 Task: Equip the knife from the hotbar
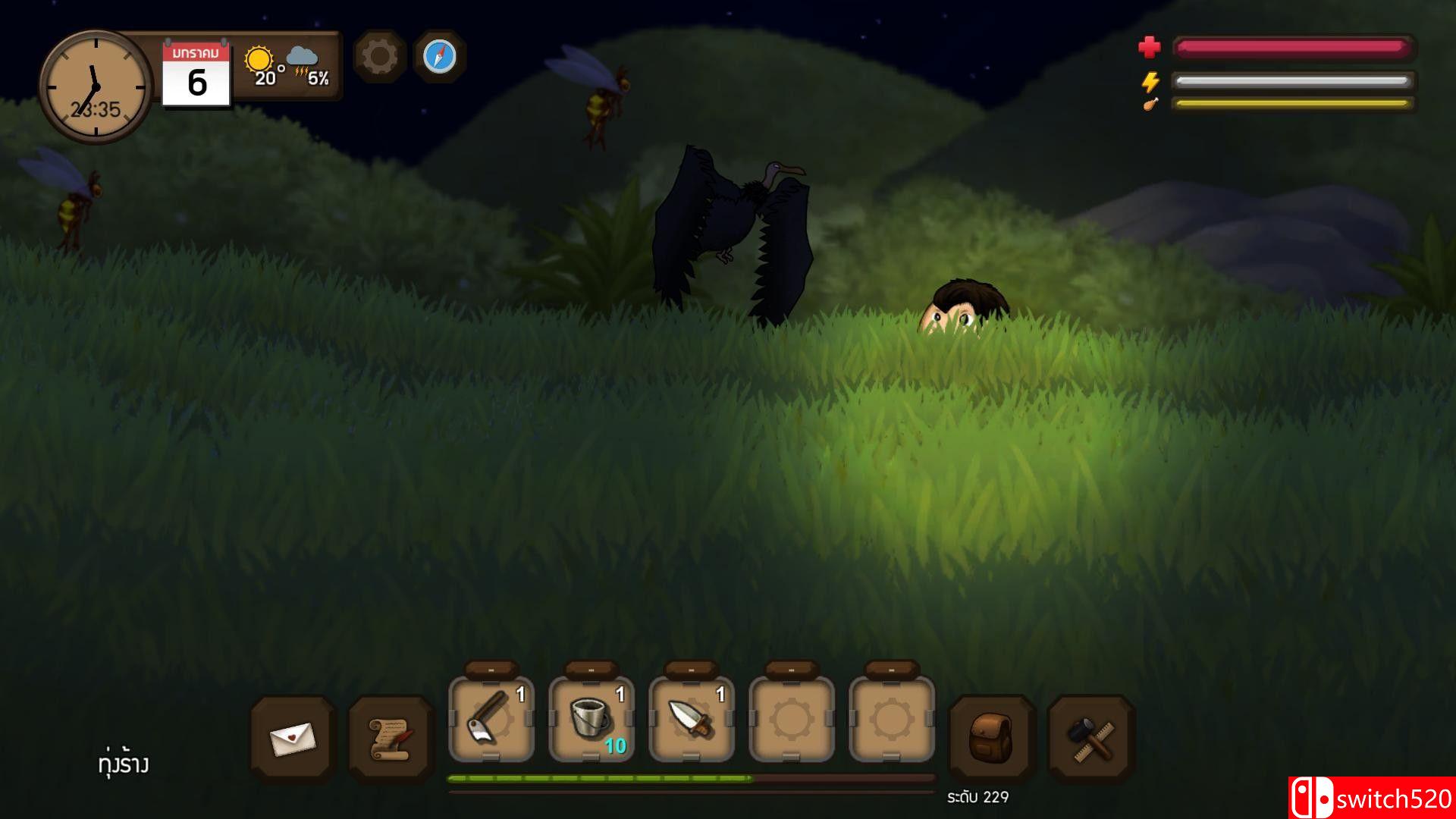692,719
